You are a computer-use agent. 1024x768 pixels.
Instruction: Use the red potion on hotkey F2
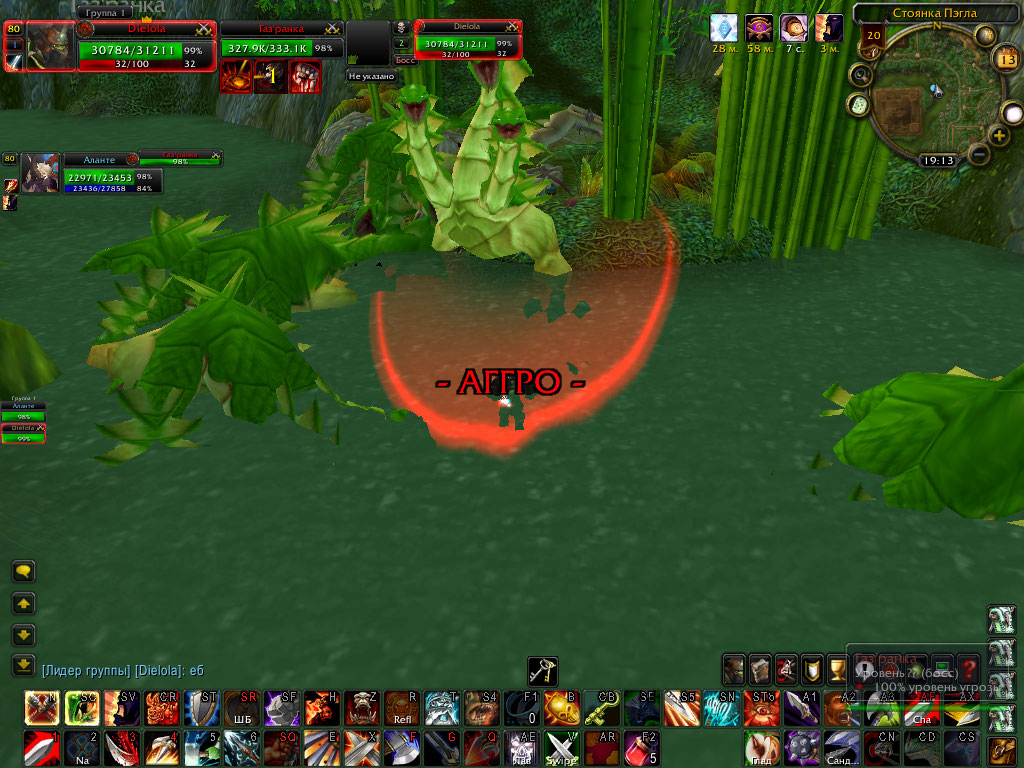[x=641, y=747]
